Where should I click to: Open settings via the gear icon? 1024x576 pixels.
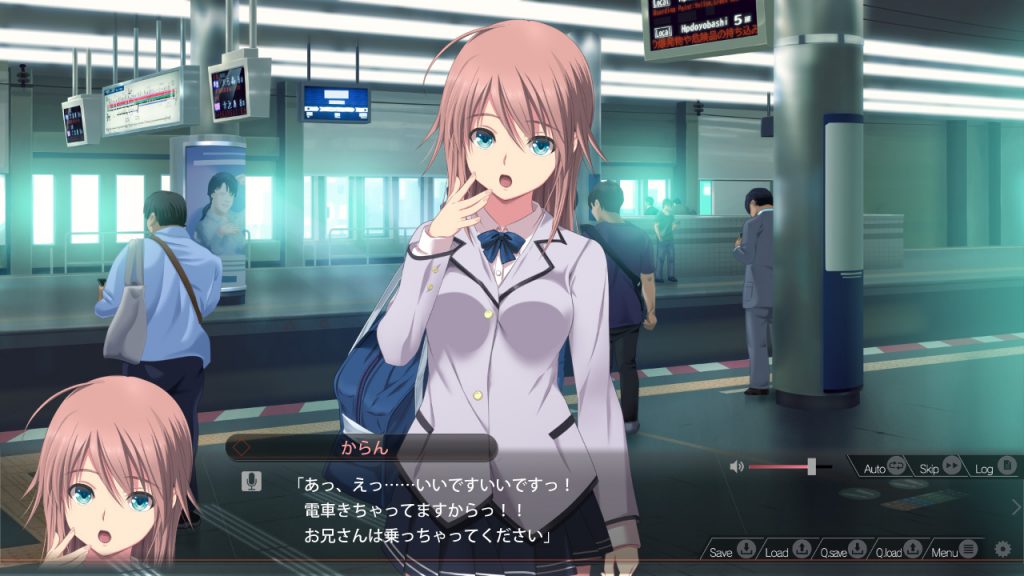(x=1002, y=549)
